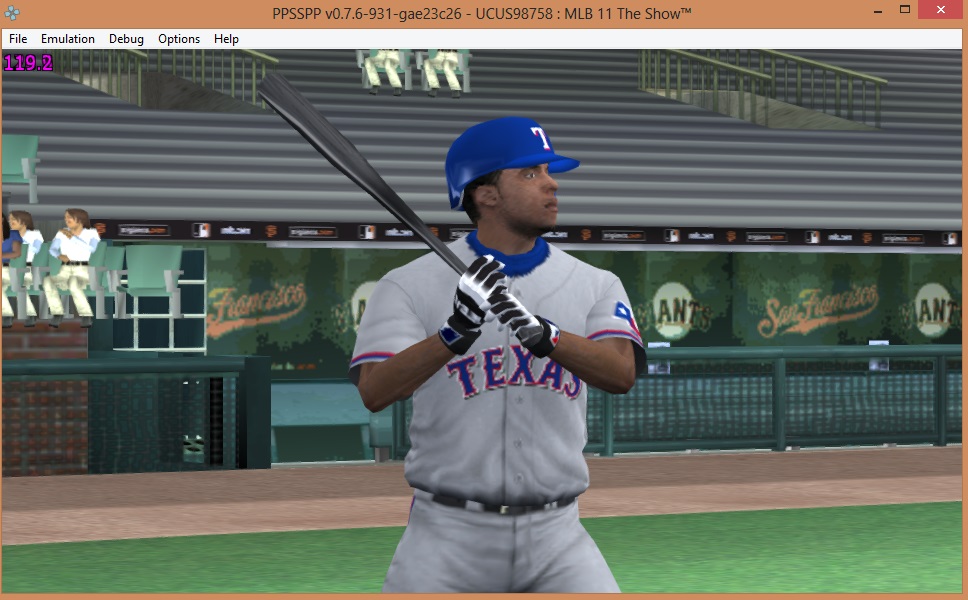Open the Help menu

(227, 39)
